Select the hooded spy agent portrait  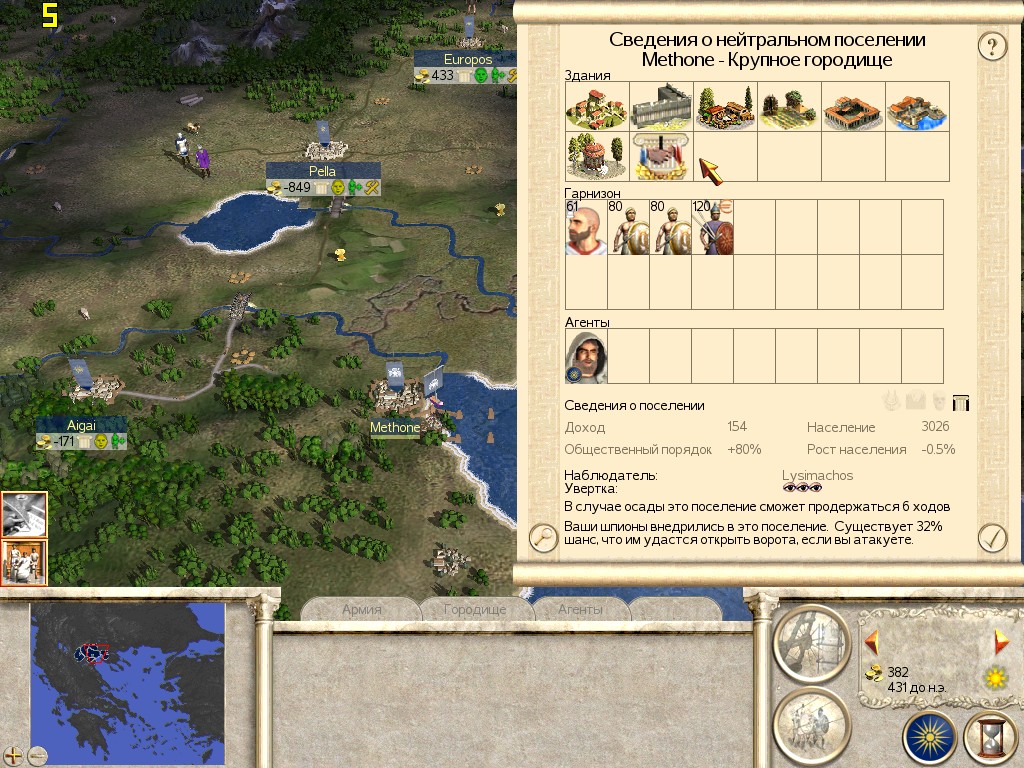[x=586, y=357]
